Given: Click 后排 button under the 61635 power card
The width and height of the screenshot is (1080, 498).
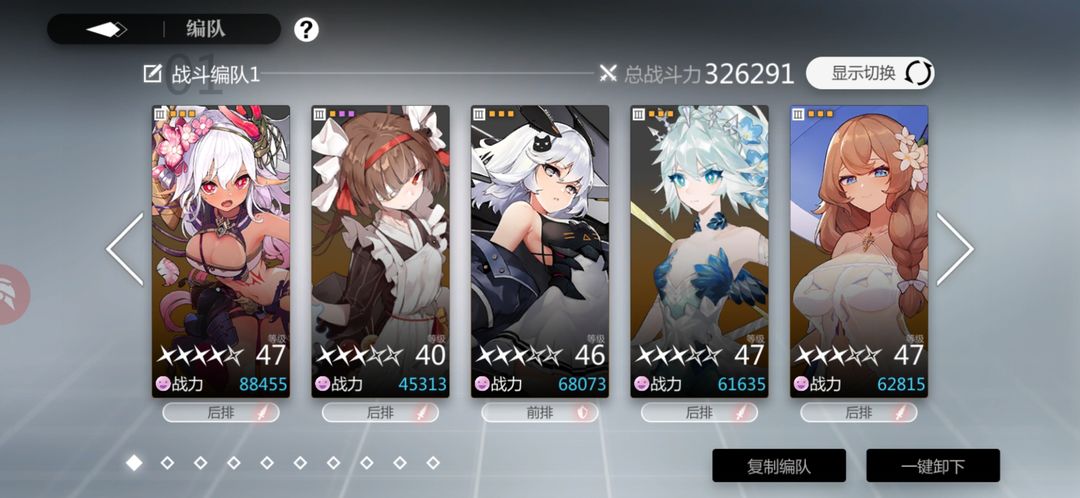Looking at the screenshot, I should click(x=699, y=412).
